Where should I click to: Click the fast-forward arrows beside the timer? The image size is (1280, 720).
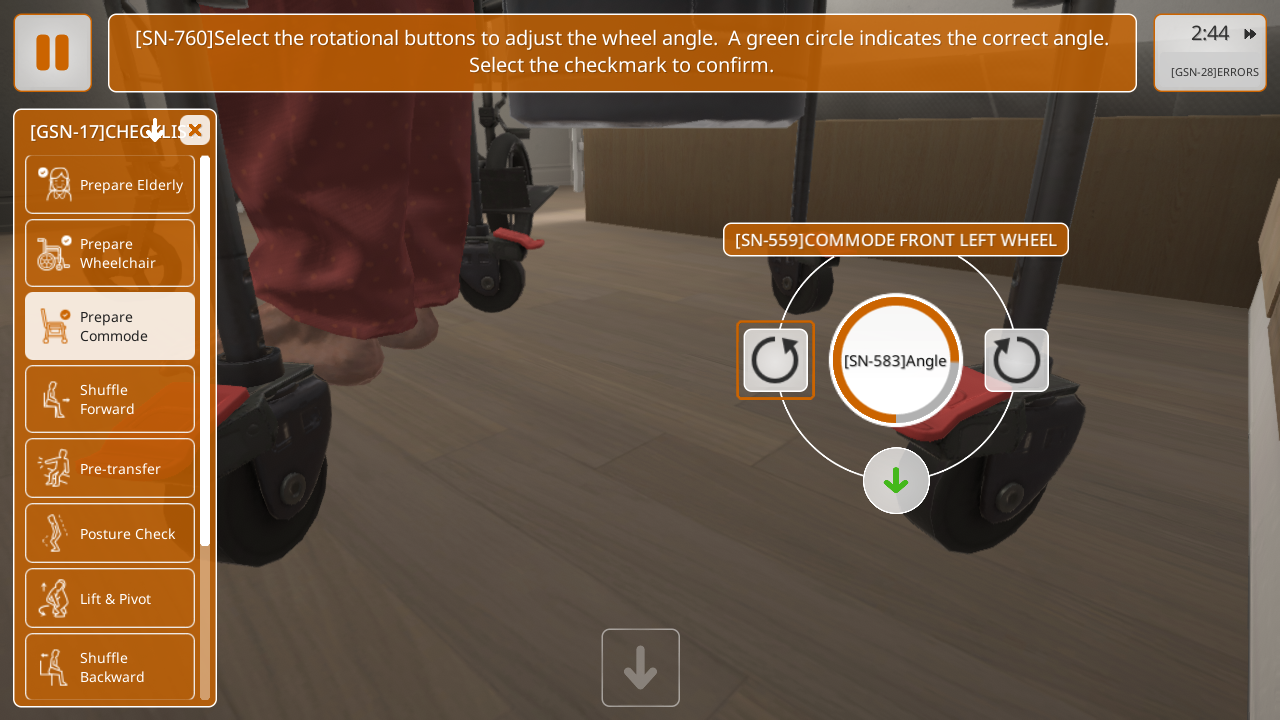[x=1250, y=34]
